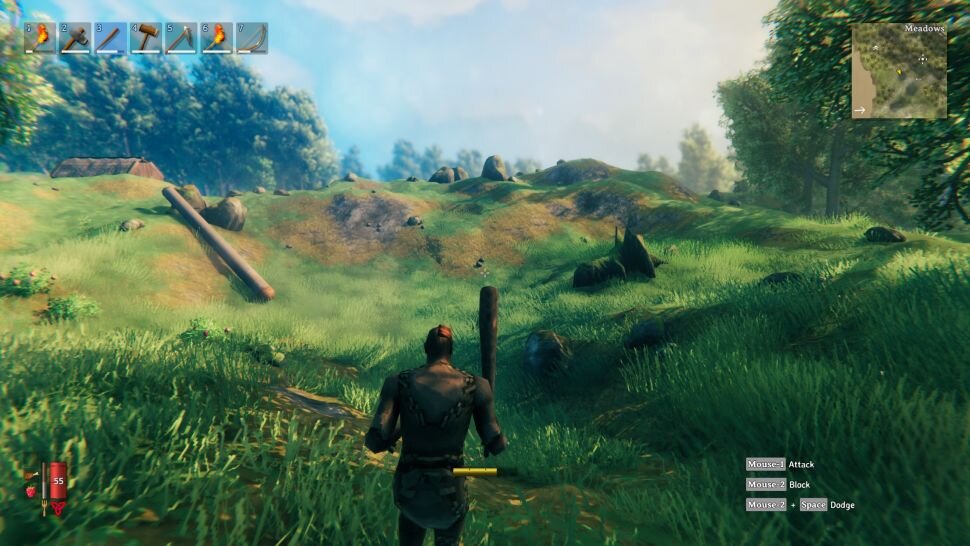
Task: Choose the wooden club in slot 3
Action: tap(111, 38)
